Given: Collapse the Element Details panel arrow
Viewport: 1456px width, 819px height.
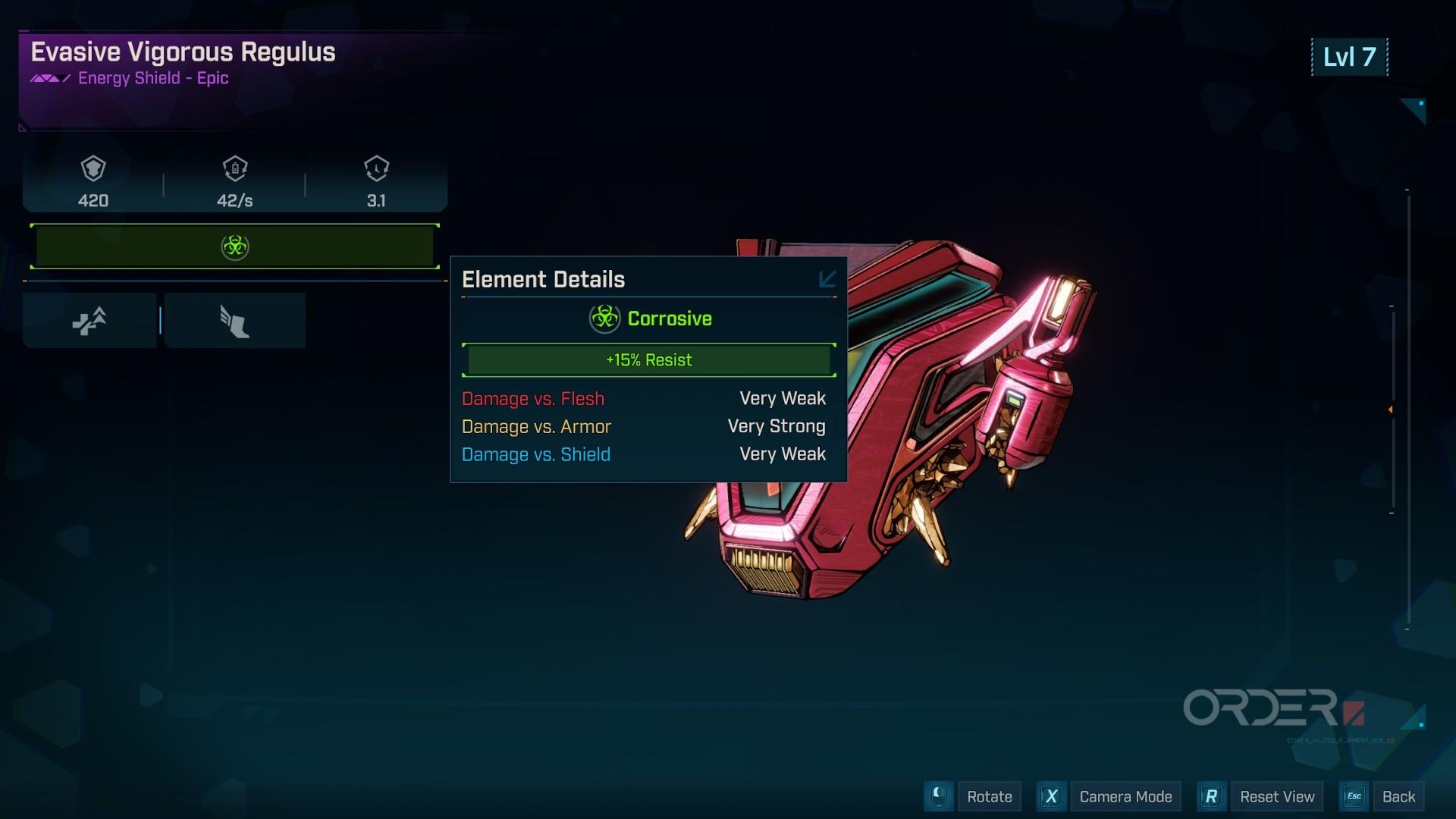Looking at the screenshot, I should coord(827,279).
